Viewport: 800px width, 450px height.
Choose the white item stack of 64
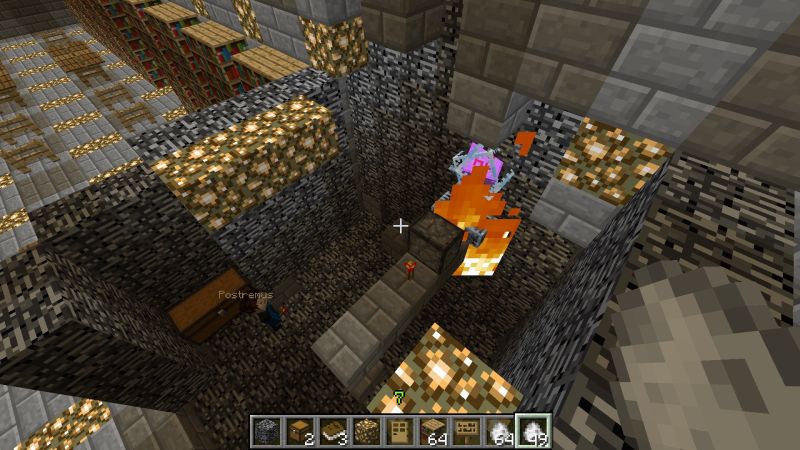click(498, 430)
